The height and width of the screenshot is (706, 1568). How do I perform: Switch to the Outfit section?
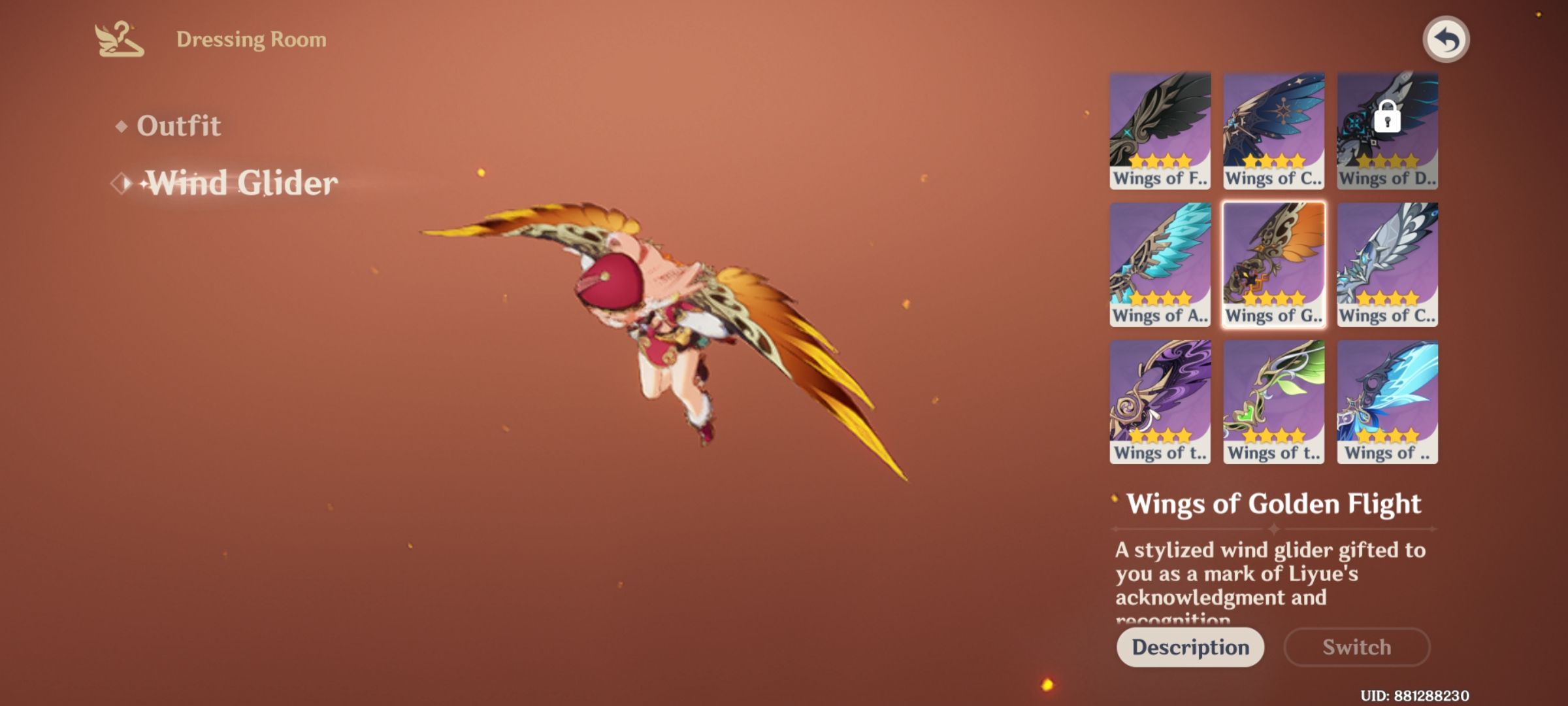(x=177, y=125)
